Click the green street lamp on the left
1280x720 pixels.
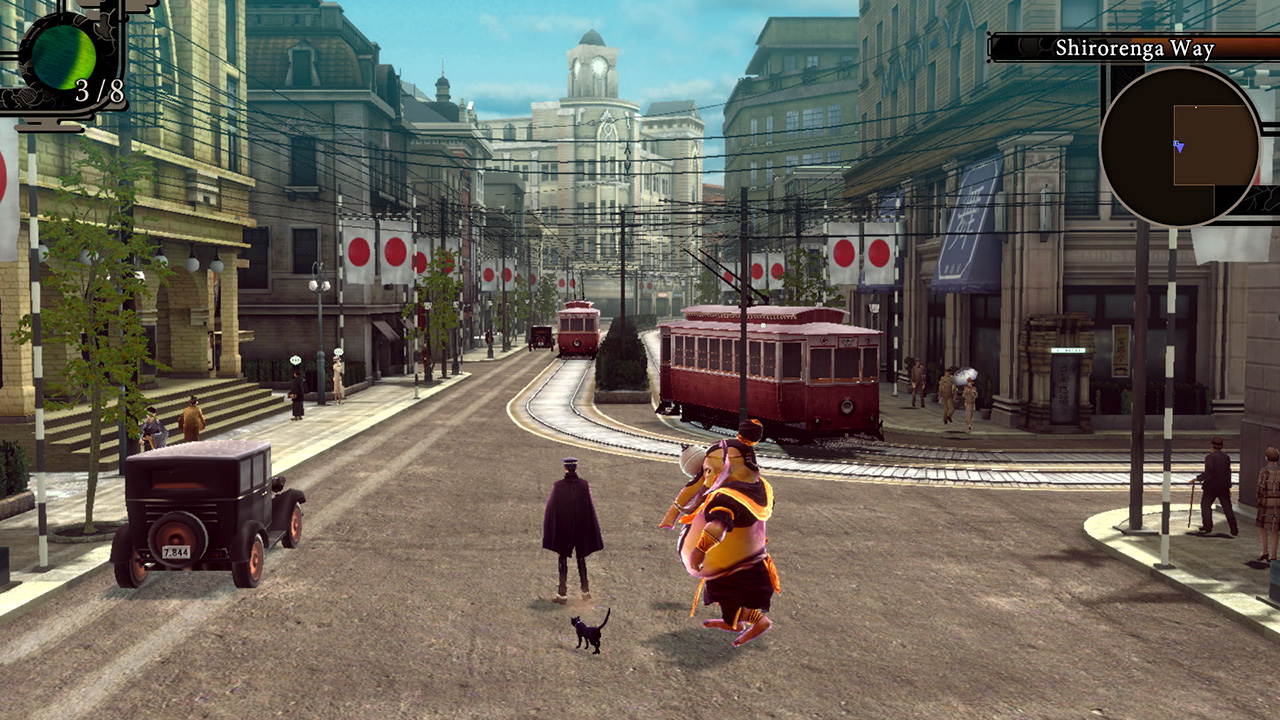320,290
